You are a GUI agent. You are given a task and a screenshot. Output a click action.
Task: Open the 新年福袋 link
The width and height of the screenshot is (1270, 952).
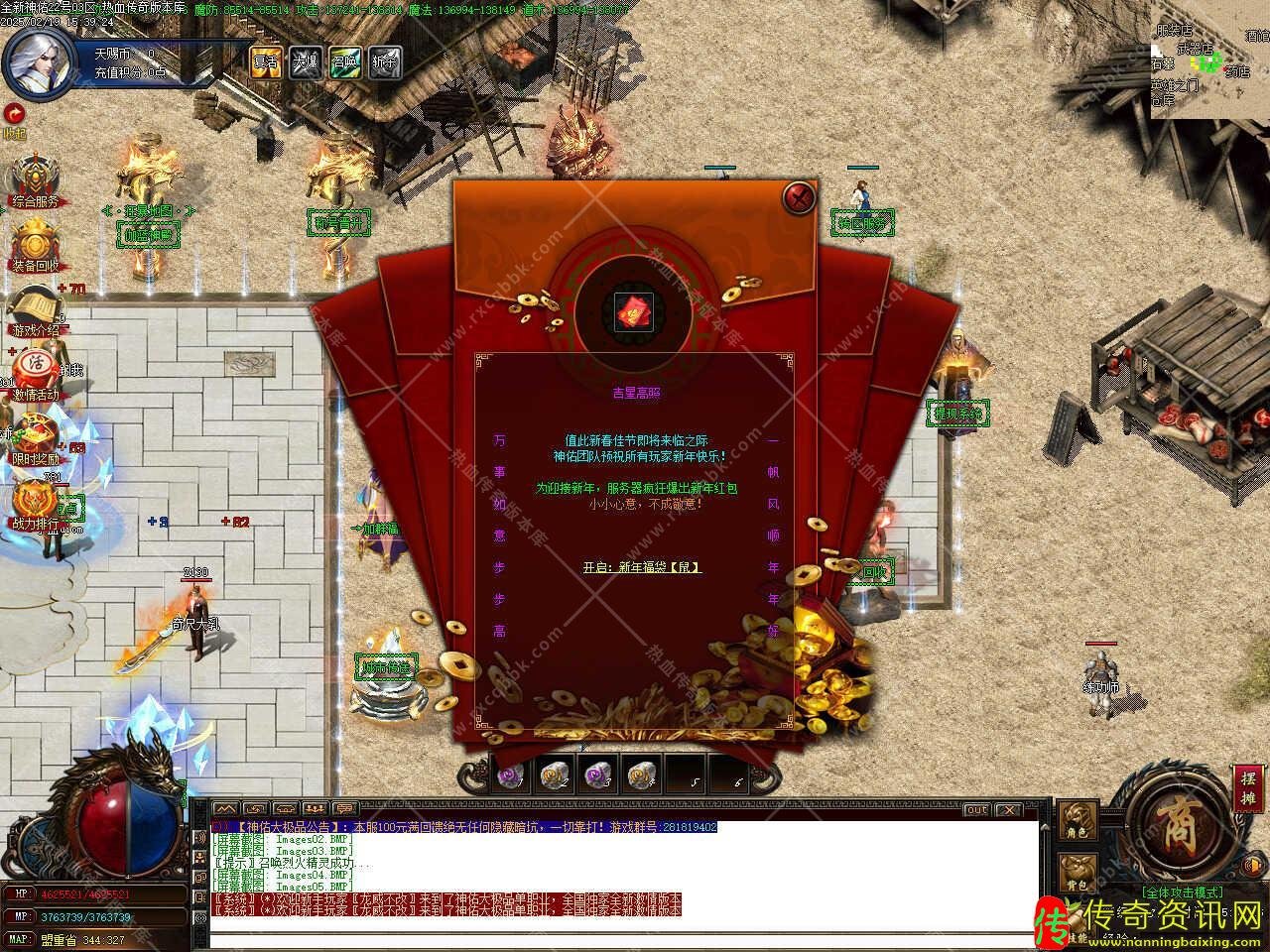coord(642,567)
